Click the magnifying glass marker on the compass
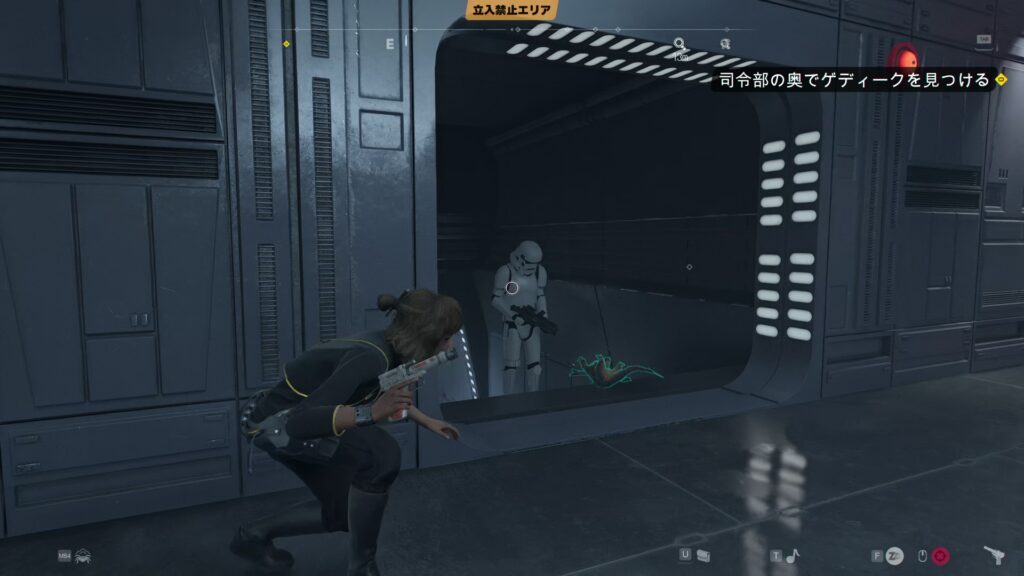Image resolution: width=1024 pixels, height=576 pixels. click(x=680, y=44)
